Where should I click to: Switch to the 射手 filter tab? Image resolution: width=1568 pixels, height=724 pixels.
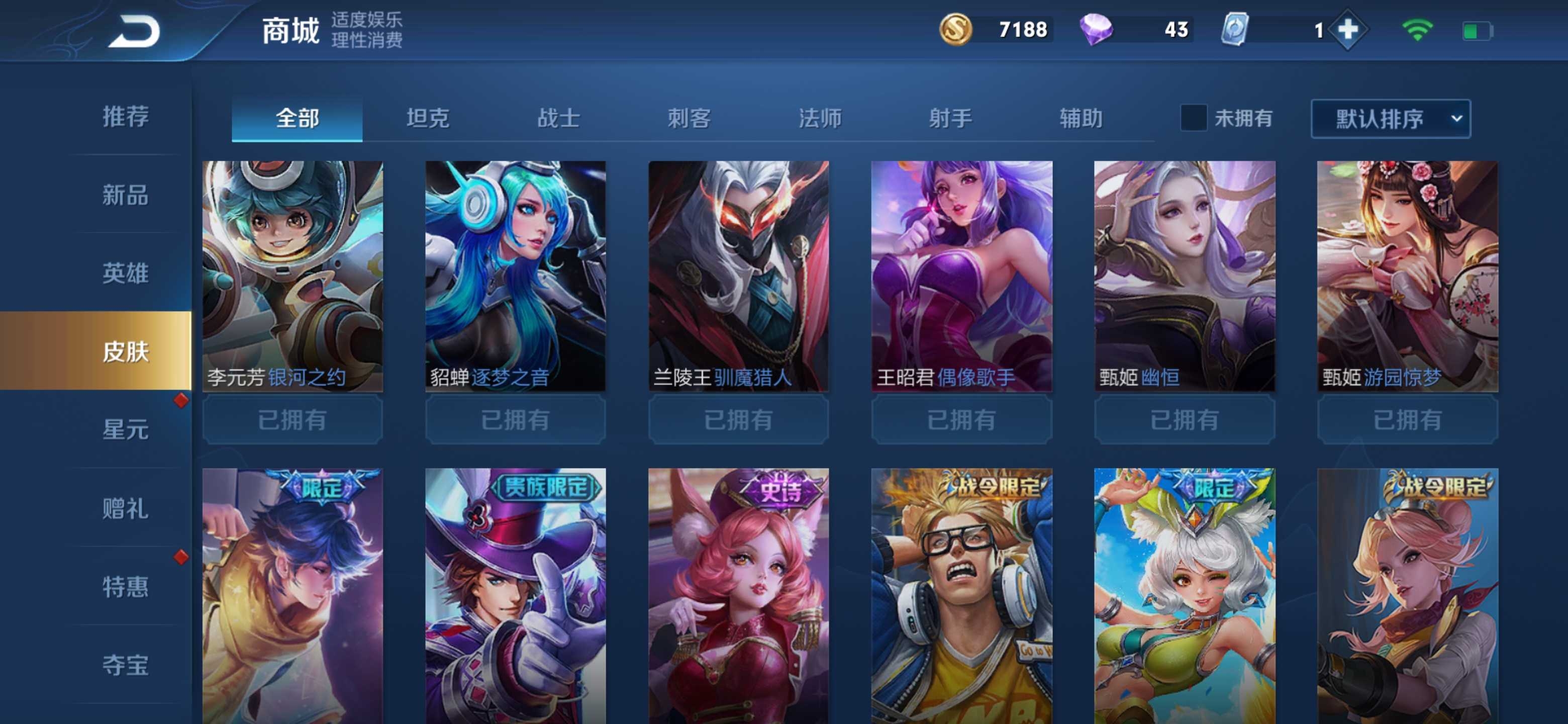click(950, 118)
